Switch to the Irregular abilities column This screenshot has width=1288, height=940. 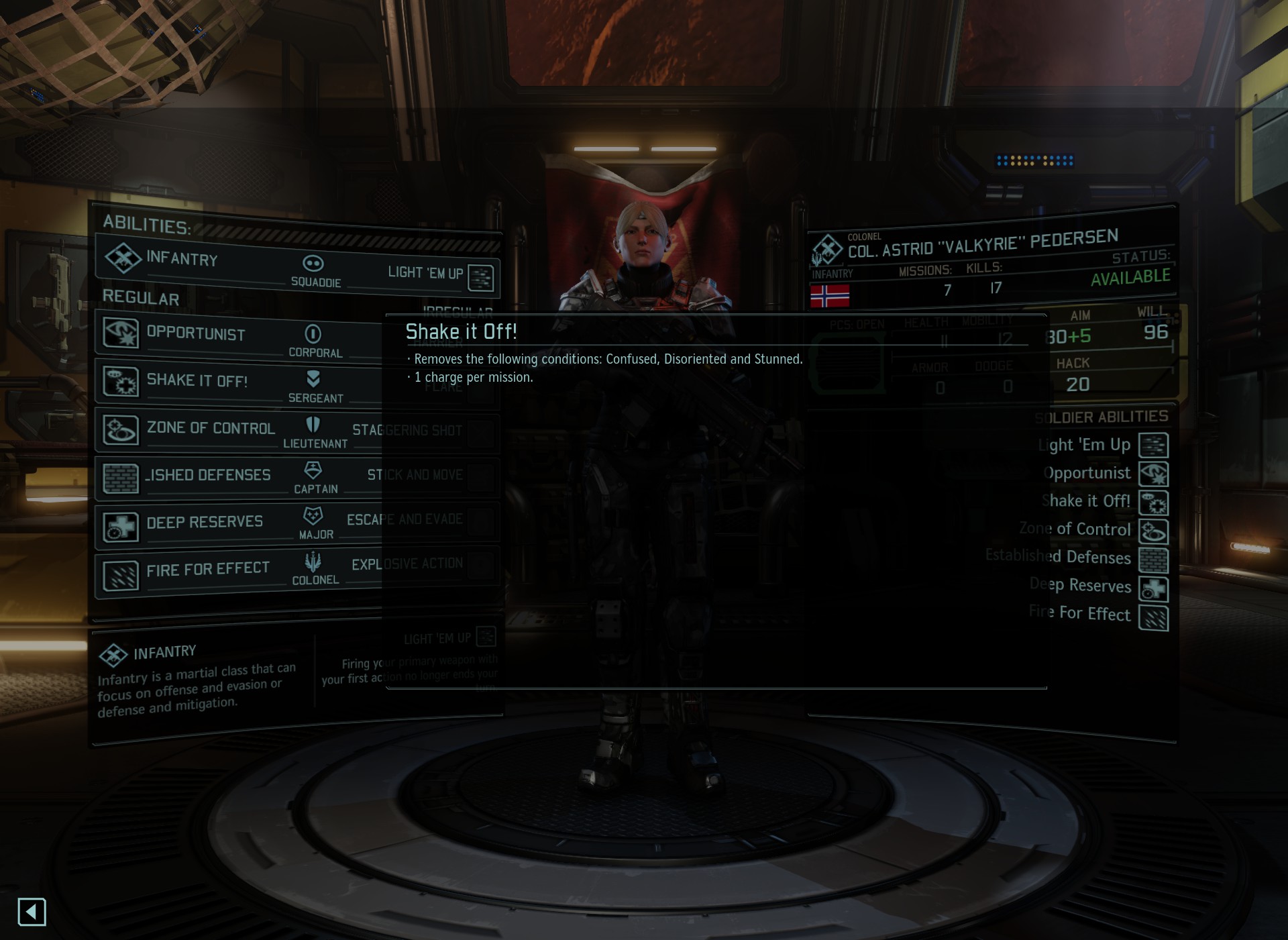(x=458, y=311)
